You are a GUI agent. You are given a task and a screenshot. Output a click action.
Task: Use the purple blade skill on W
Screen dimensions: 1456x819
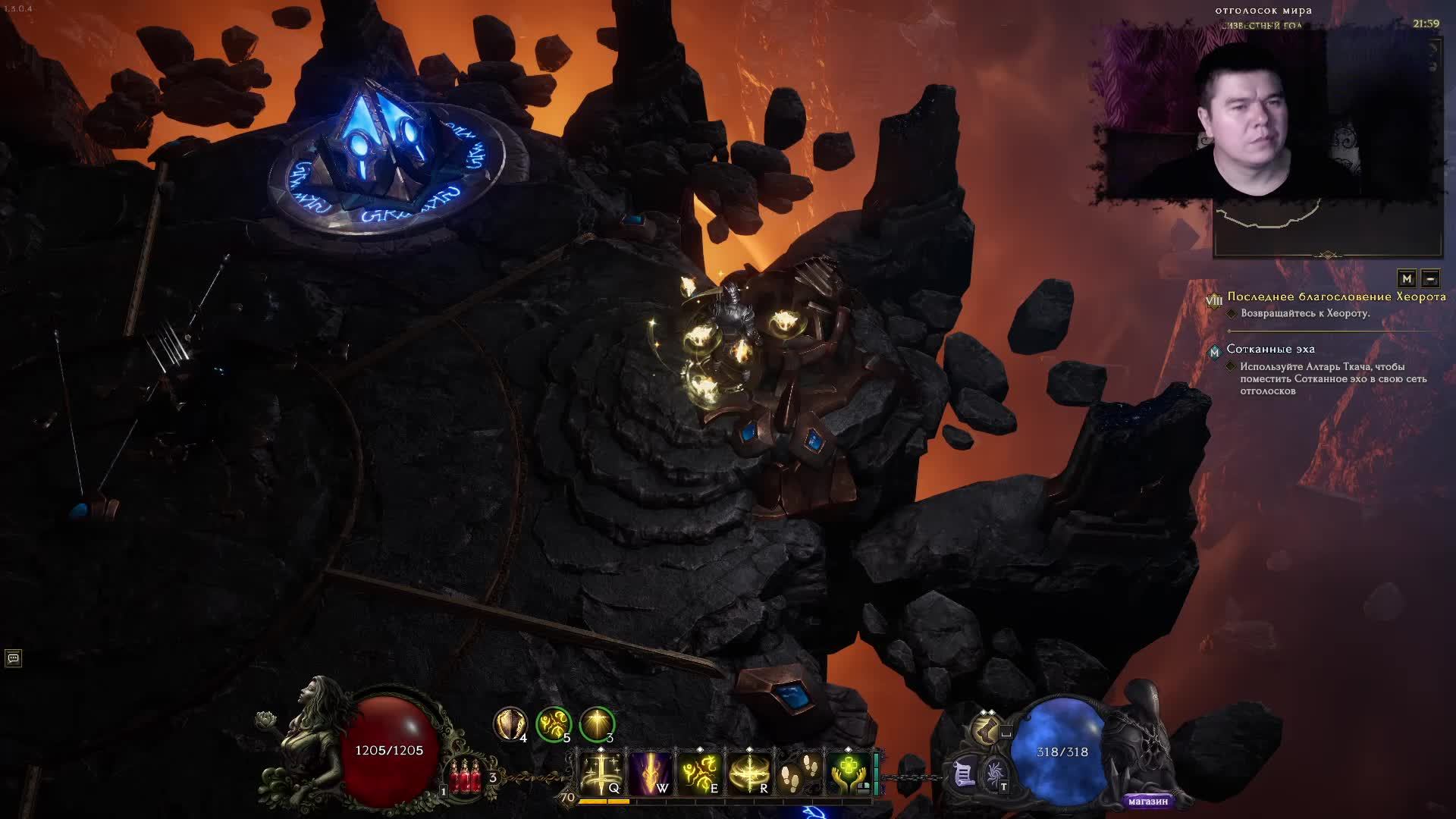pyautogui.click(x=650, y=773)
